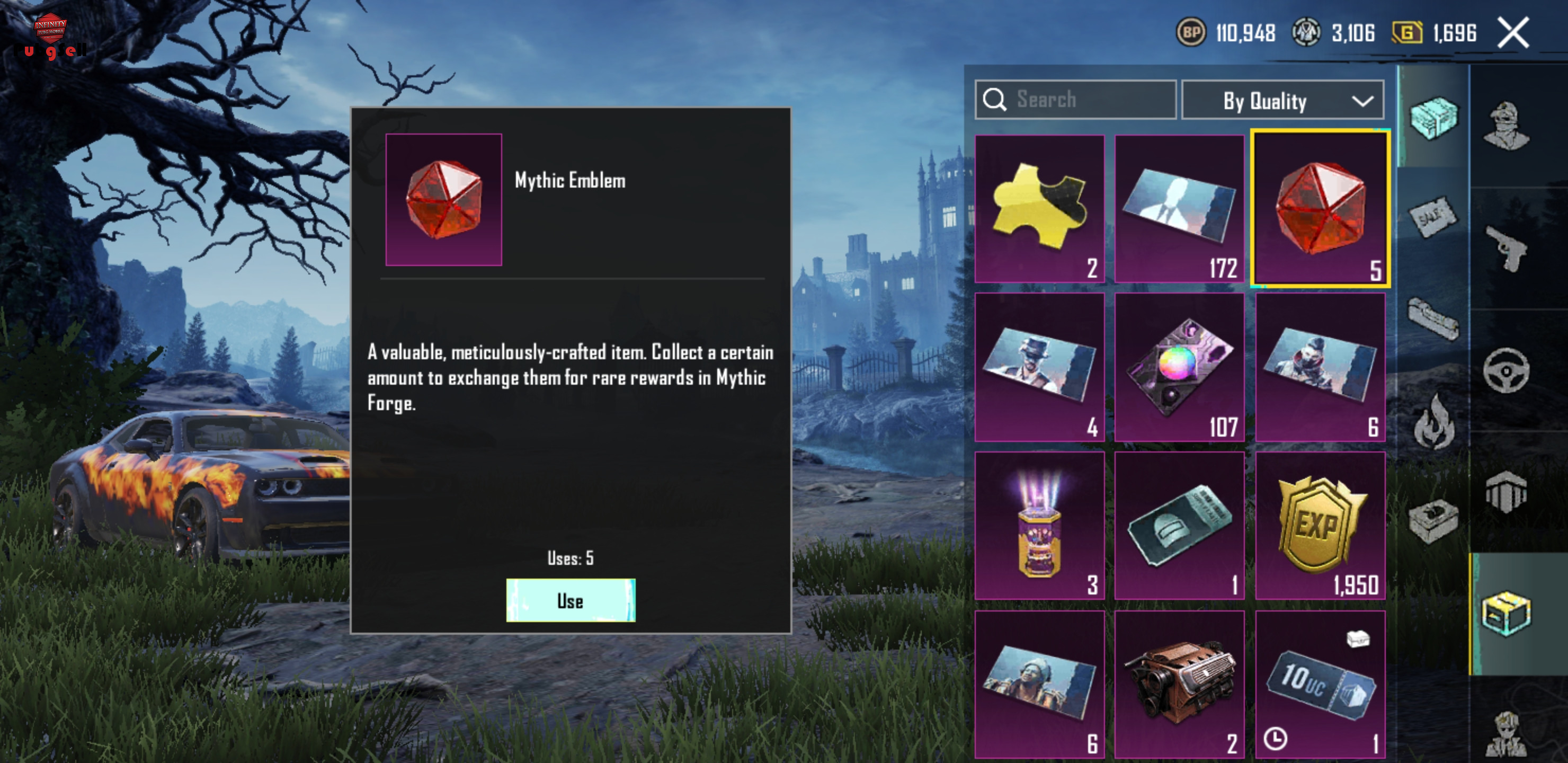Open the character outfit category

coord(1506,127)
